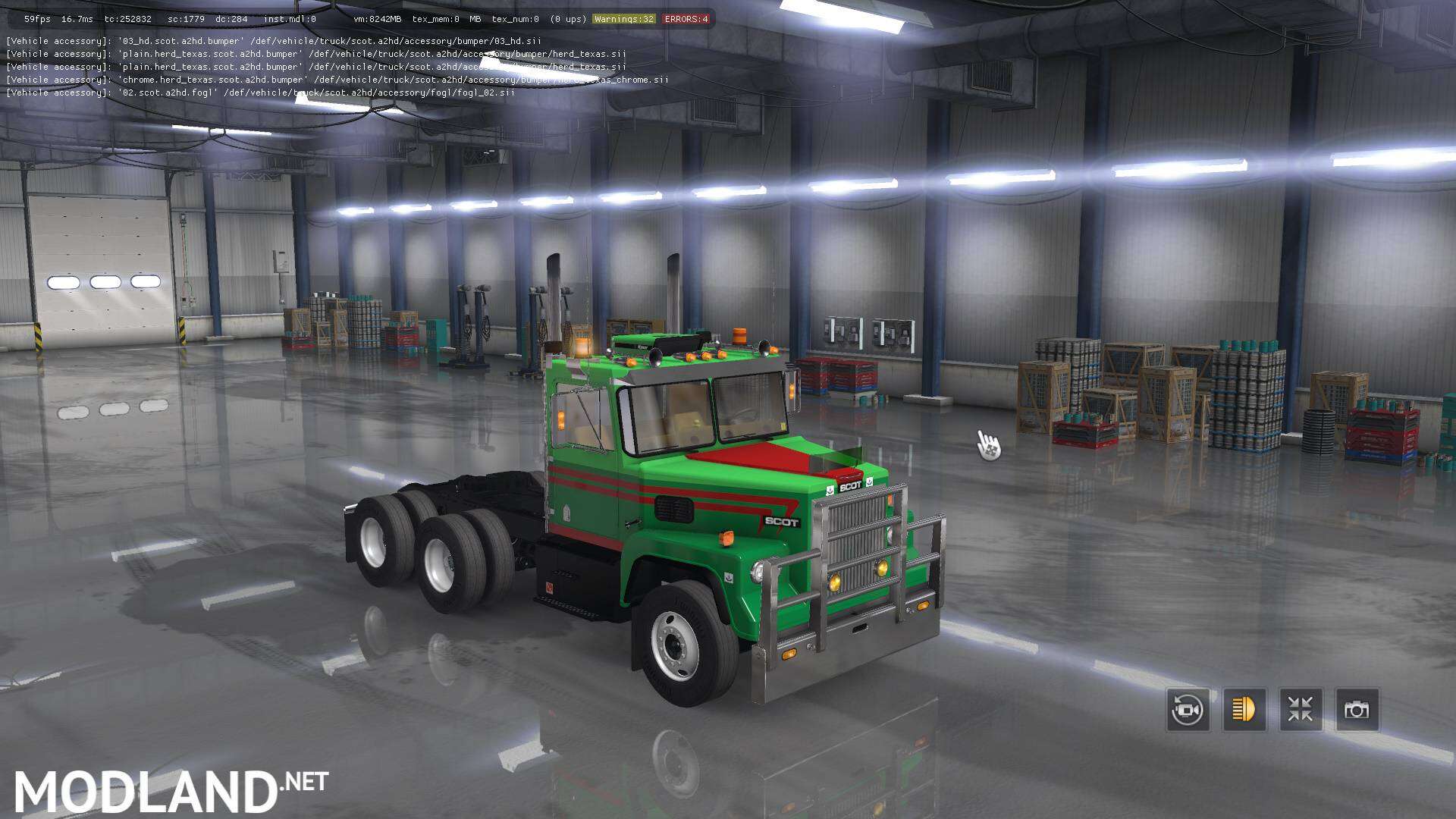Take a screenshot with the camera icon
This screenshot has height=819, width=1456.
(x=1358, y=710)
